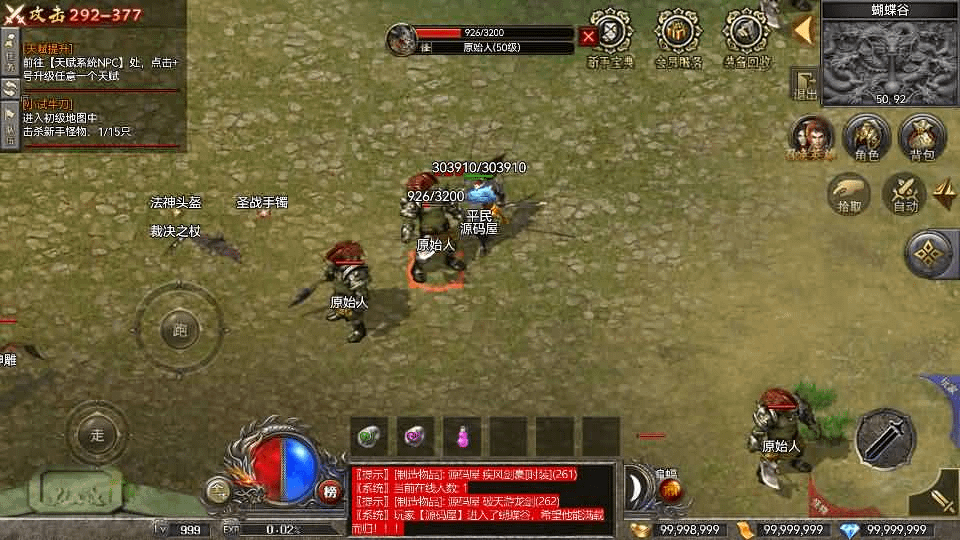Collapse the top icons with gold arrow
This screenshot has width=960, height=540.
click(x=801, y=29)
